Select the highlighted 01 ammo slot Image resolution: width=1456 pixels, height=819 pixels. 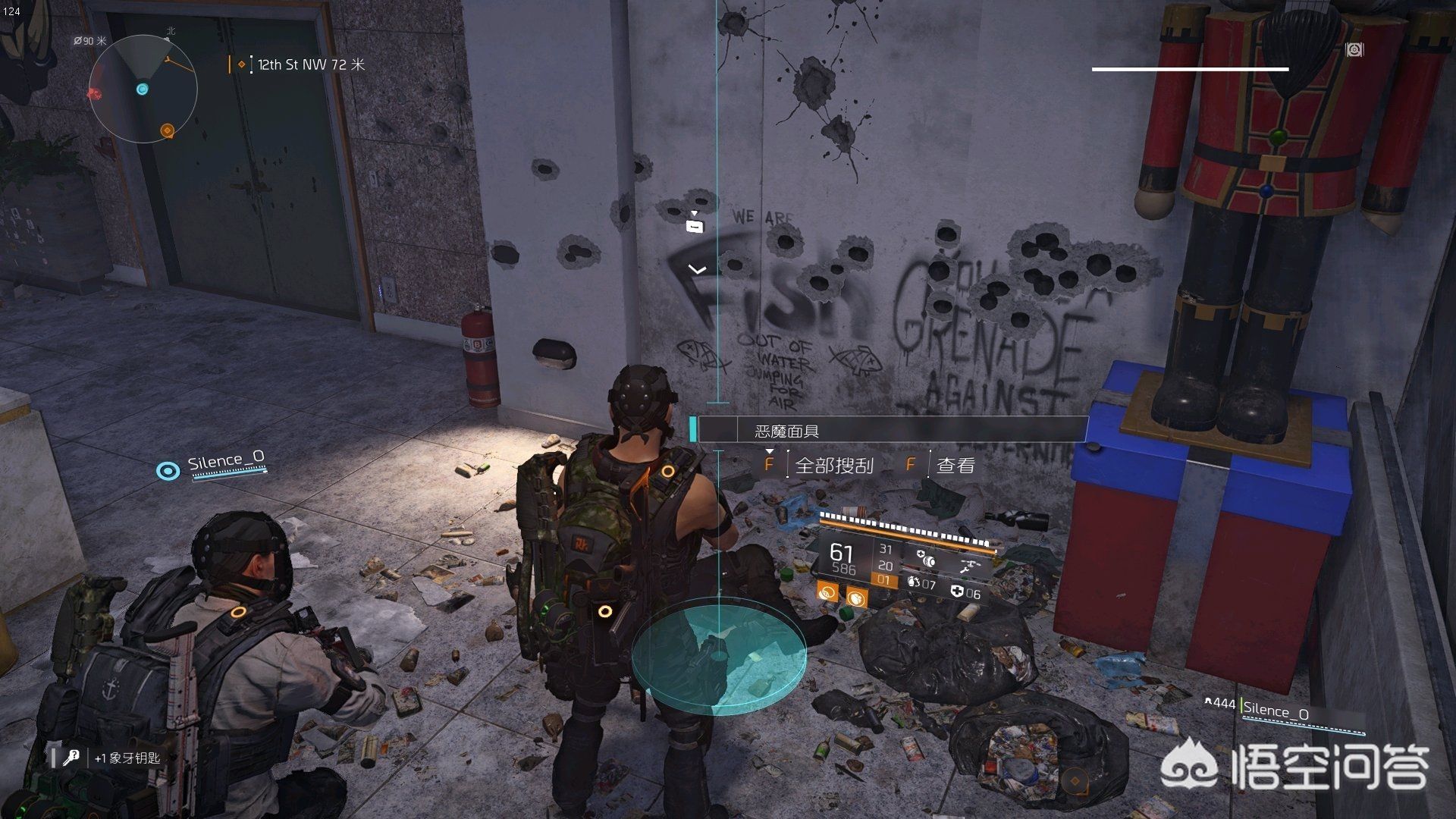[x=884, y=580]
